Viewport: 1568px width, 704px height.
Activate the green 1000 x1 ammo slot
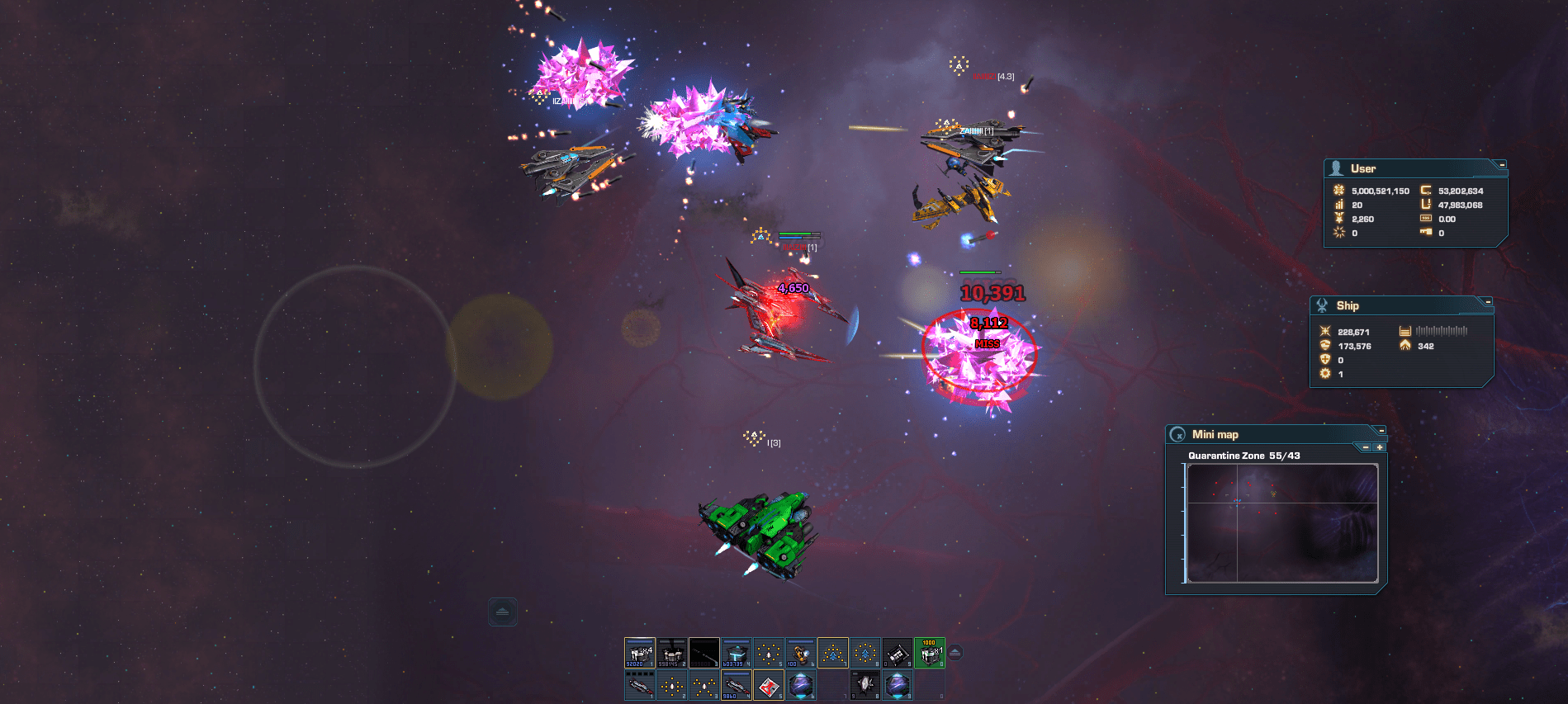tap(929, 653)
